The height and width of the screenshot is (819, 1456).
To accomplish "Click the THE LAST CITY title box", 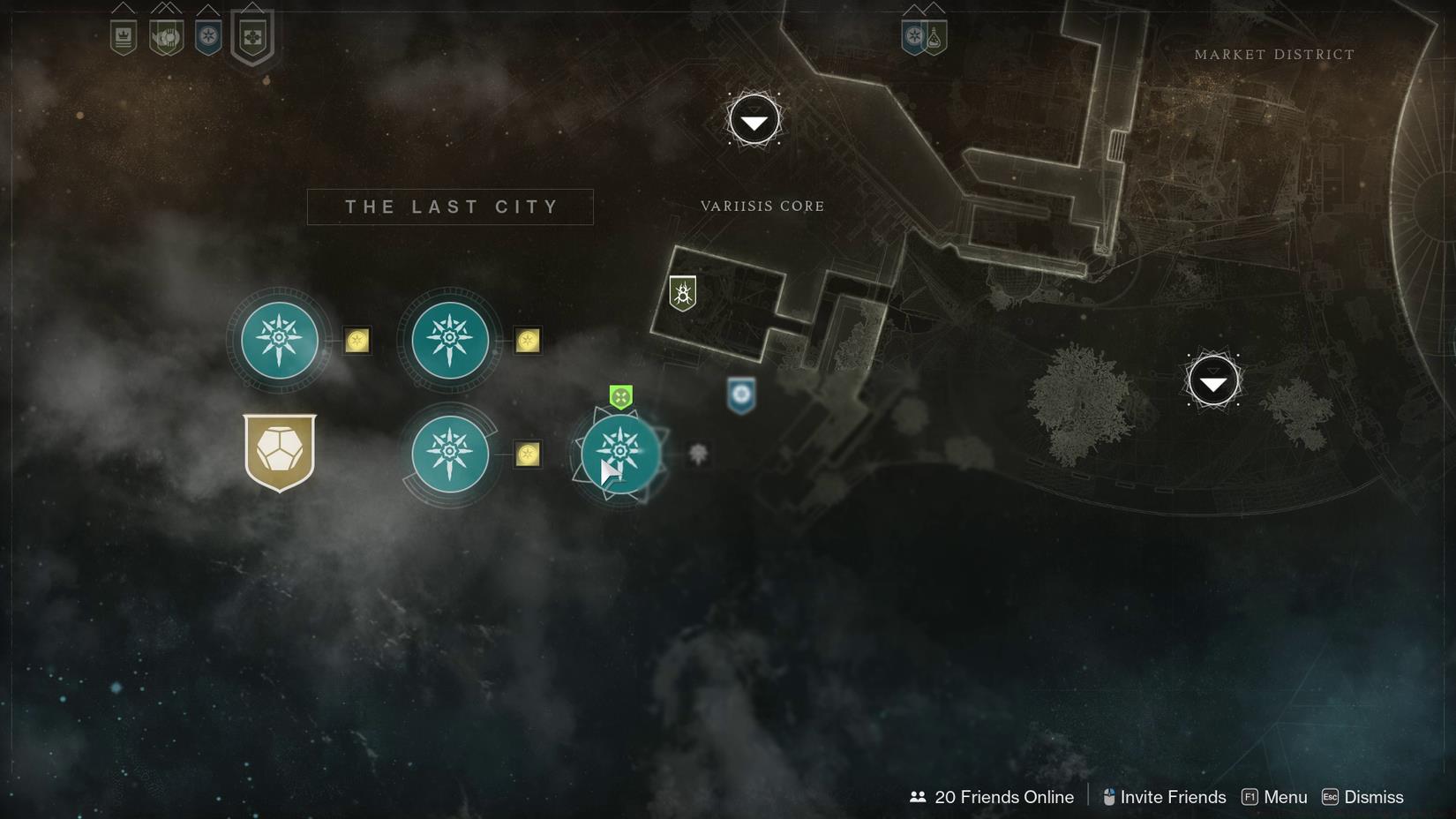I will click(x=450, y=206).
